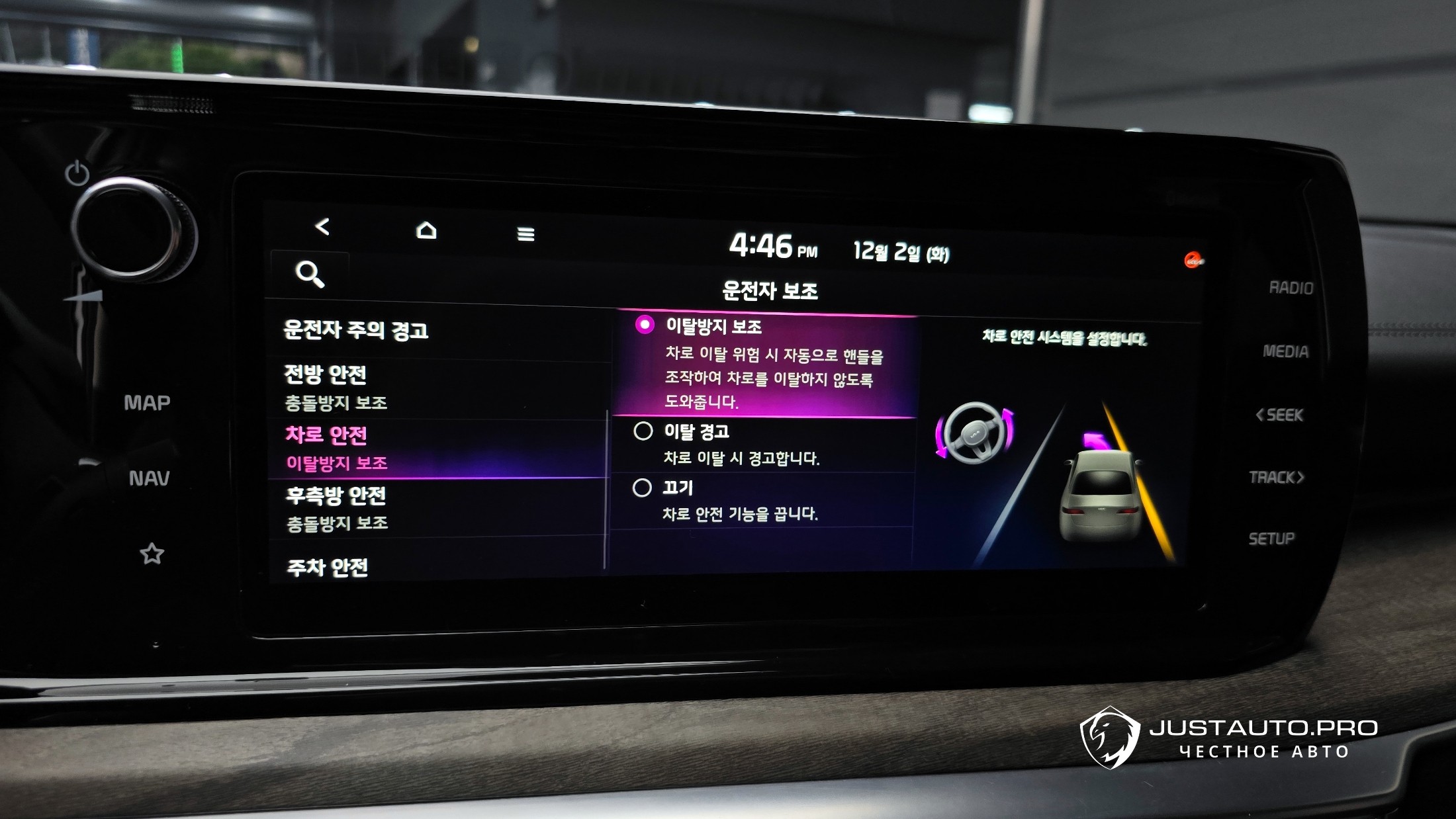Open 운전자 주의 경고 settings
Image resolution: width=1456 pixels, height=819 pixels.
coord(356,330)
